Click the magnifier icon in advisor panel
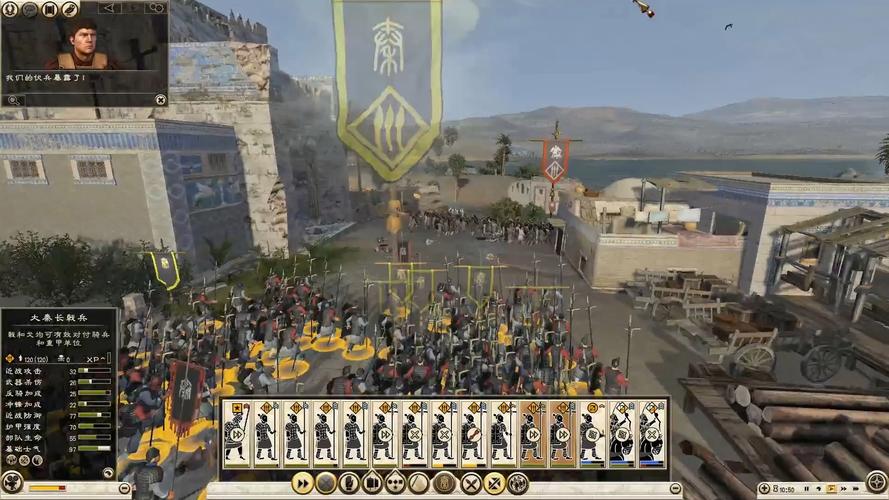The height and width of the screenshot is (500, 889). 13,99
